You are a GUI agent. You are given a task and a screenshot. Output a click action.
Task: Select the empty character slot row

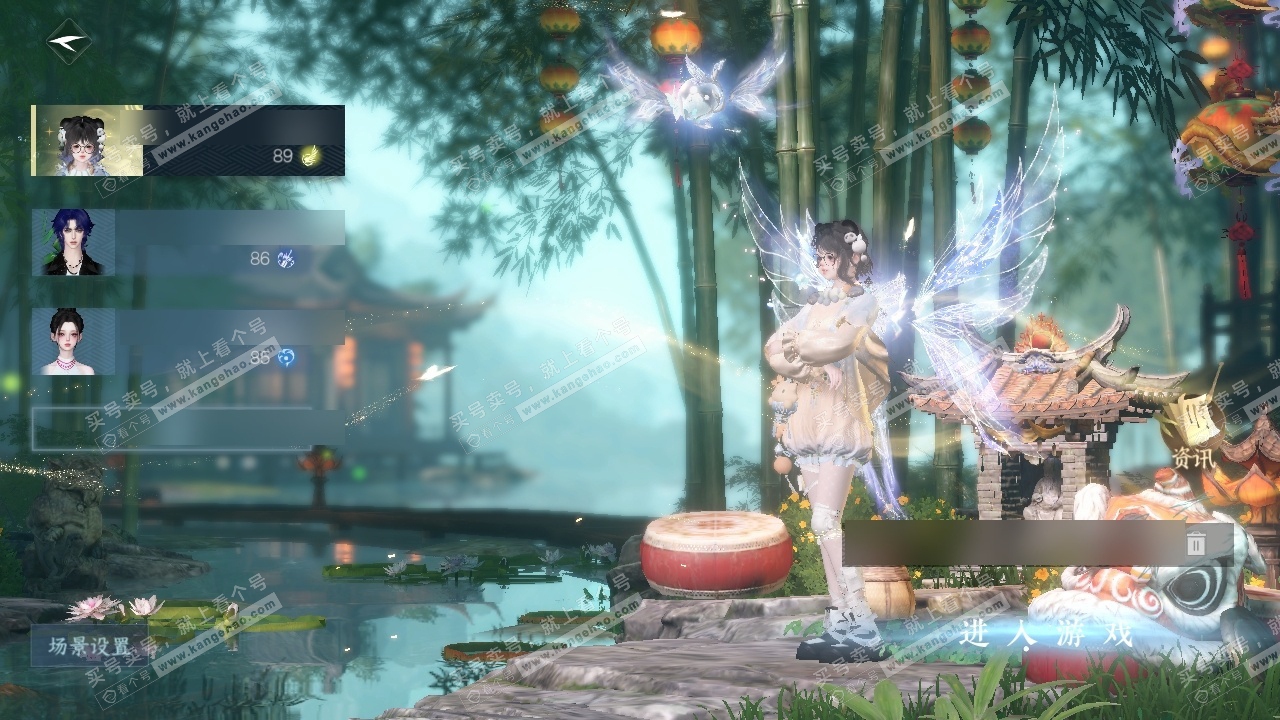pos(188,428)
